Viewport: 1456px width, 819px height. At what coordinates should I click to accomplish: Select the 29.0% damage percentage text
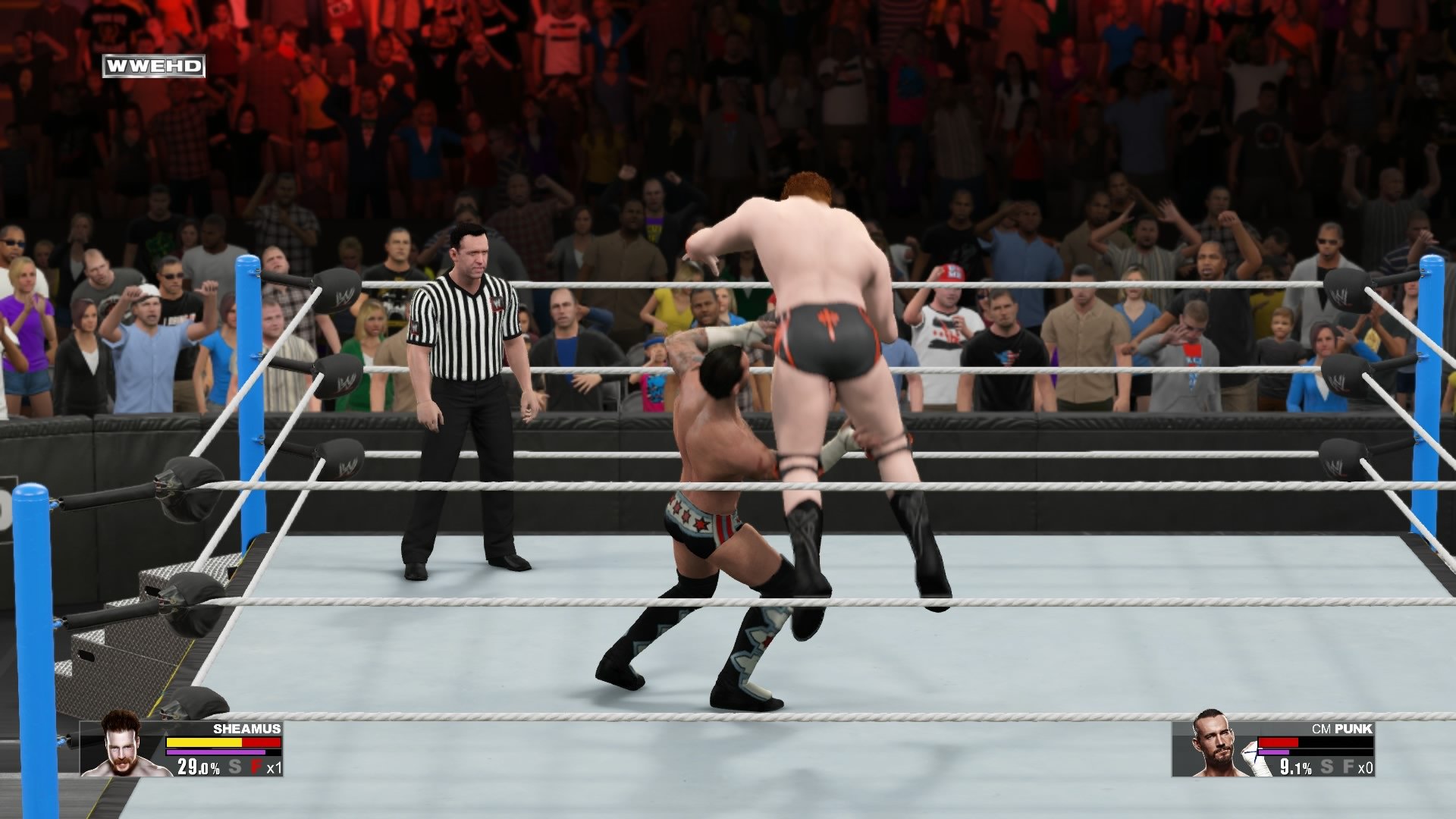(197, 767)
